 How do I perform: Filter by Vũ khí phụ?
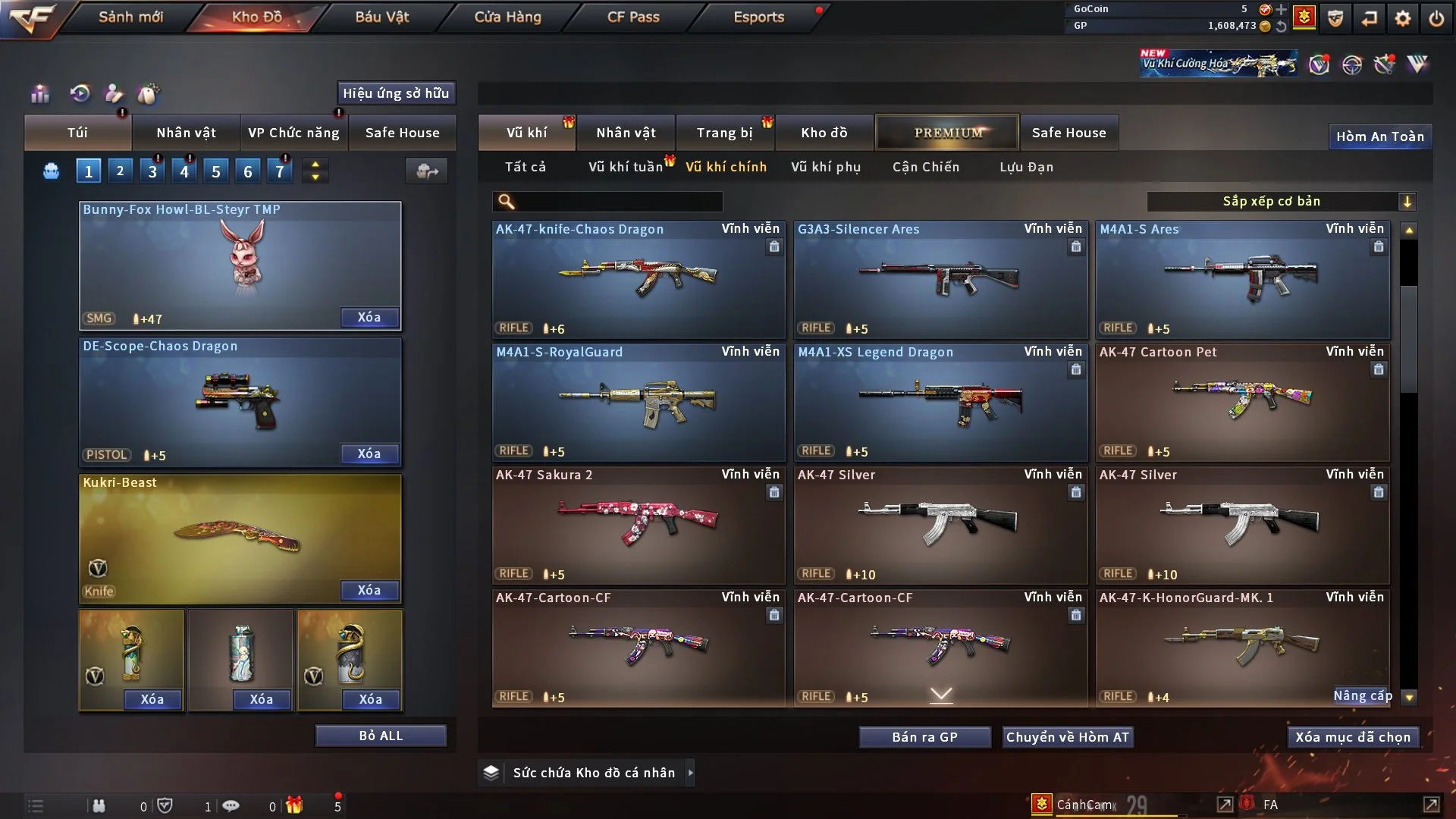point(825,167)
